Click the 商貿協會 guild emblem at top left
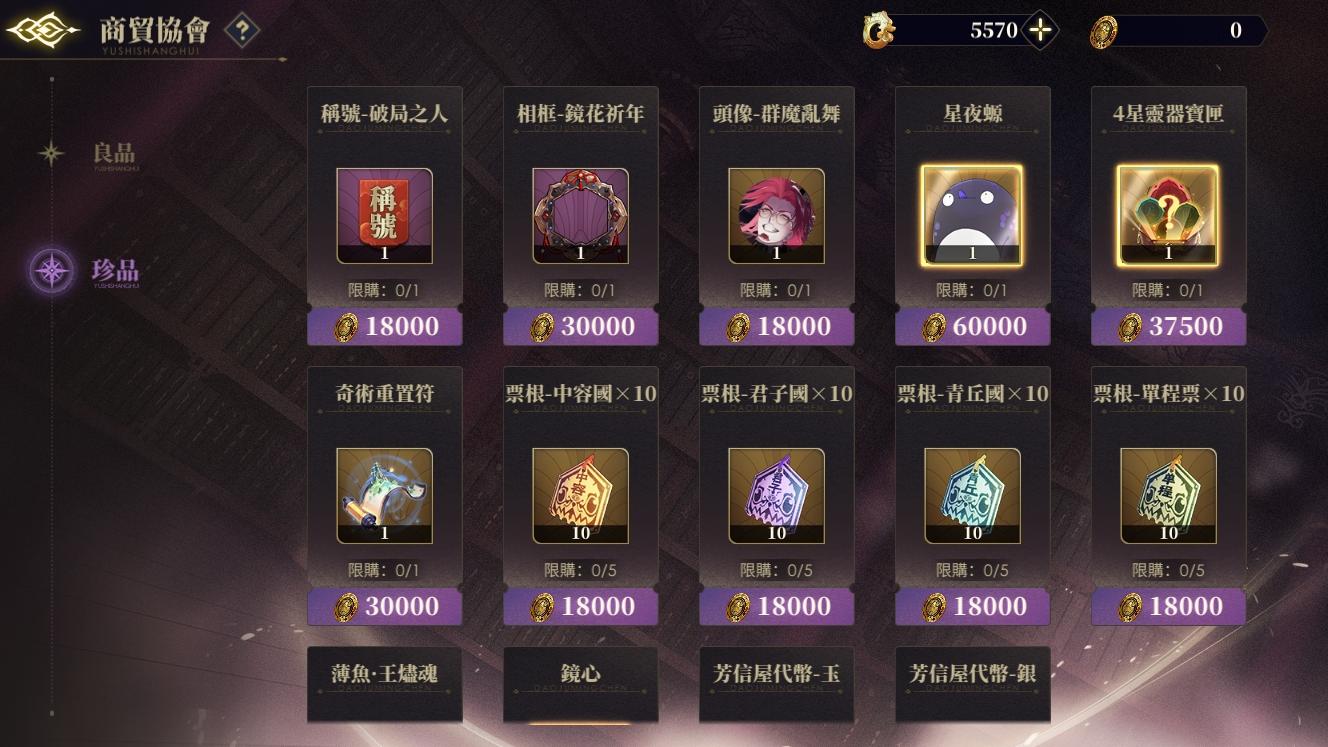Screen dimensions: 1328x747 click(x=41, y=29)
